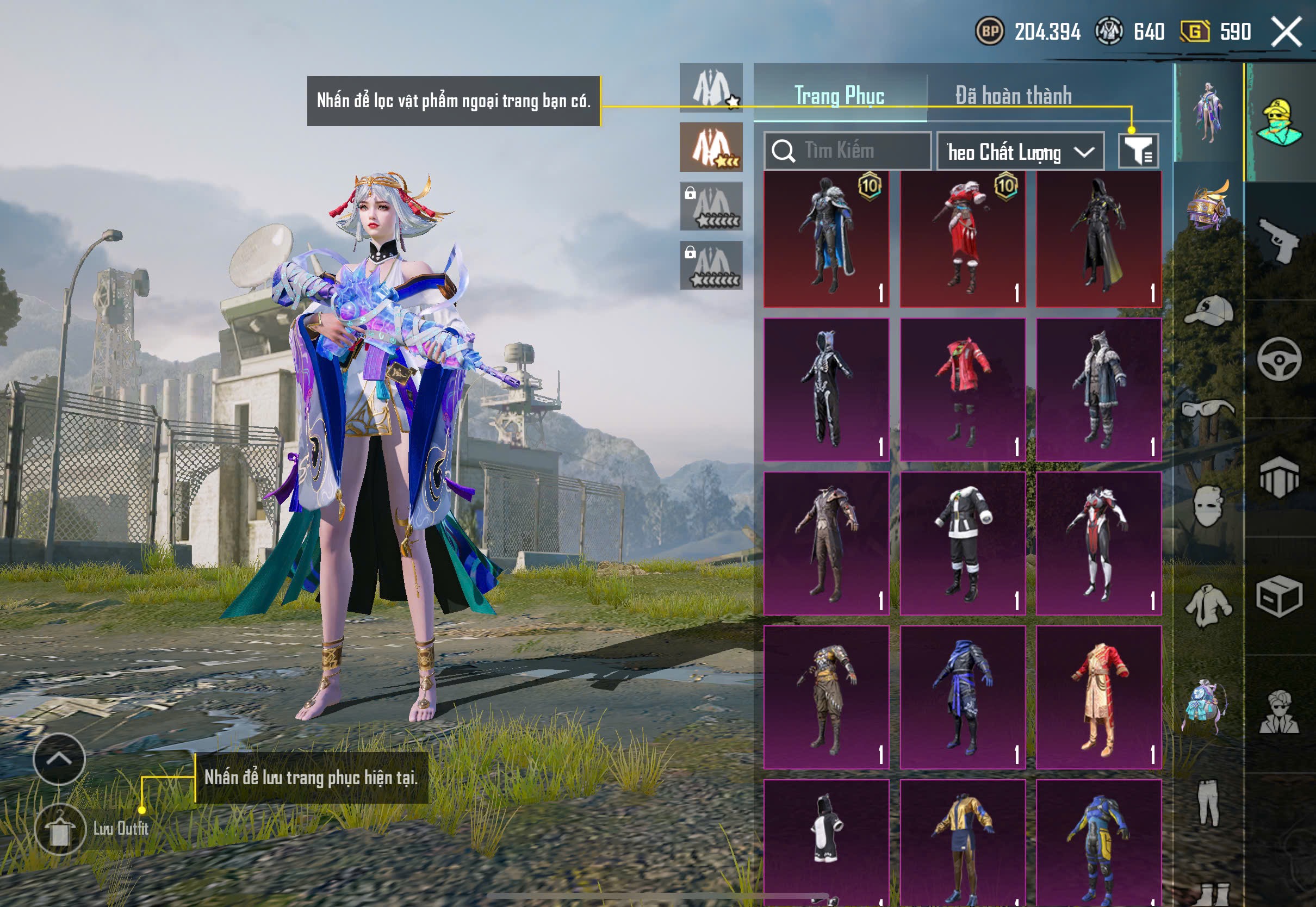The image size is (1316, 907).
Task: Switch to the Trang Phục tab
Action: pos(839,96)
